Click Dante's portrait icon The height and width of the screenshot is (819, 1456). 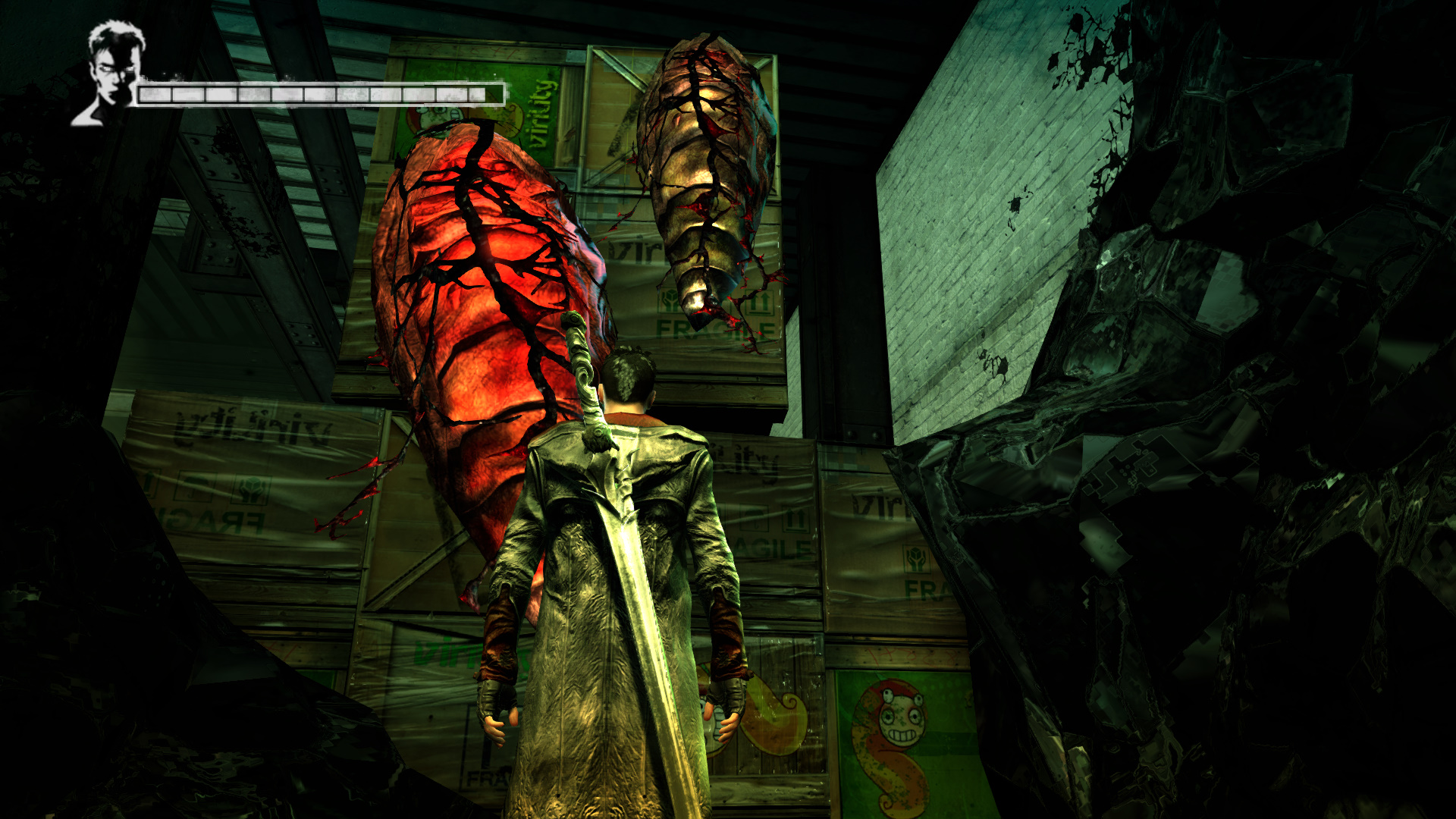111,74
